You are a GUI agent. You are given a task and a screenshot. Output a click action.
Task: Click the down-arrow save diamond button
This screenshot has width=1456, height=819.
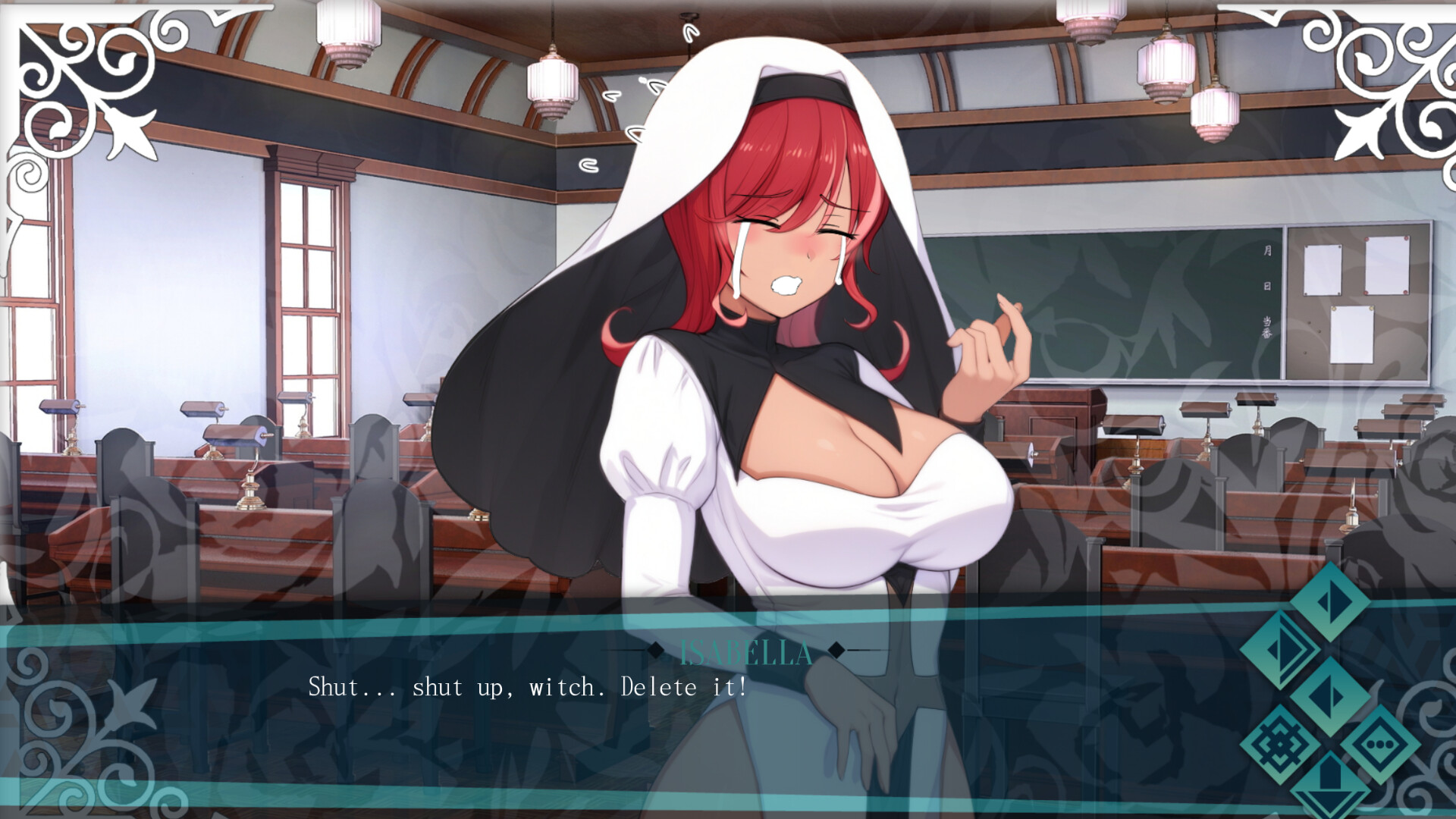coord(1331,789)
